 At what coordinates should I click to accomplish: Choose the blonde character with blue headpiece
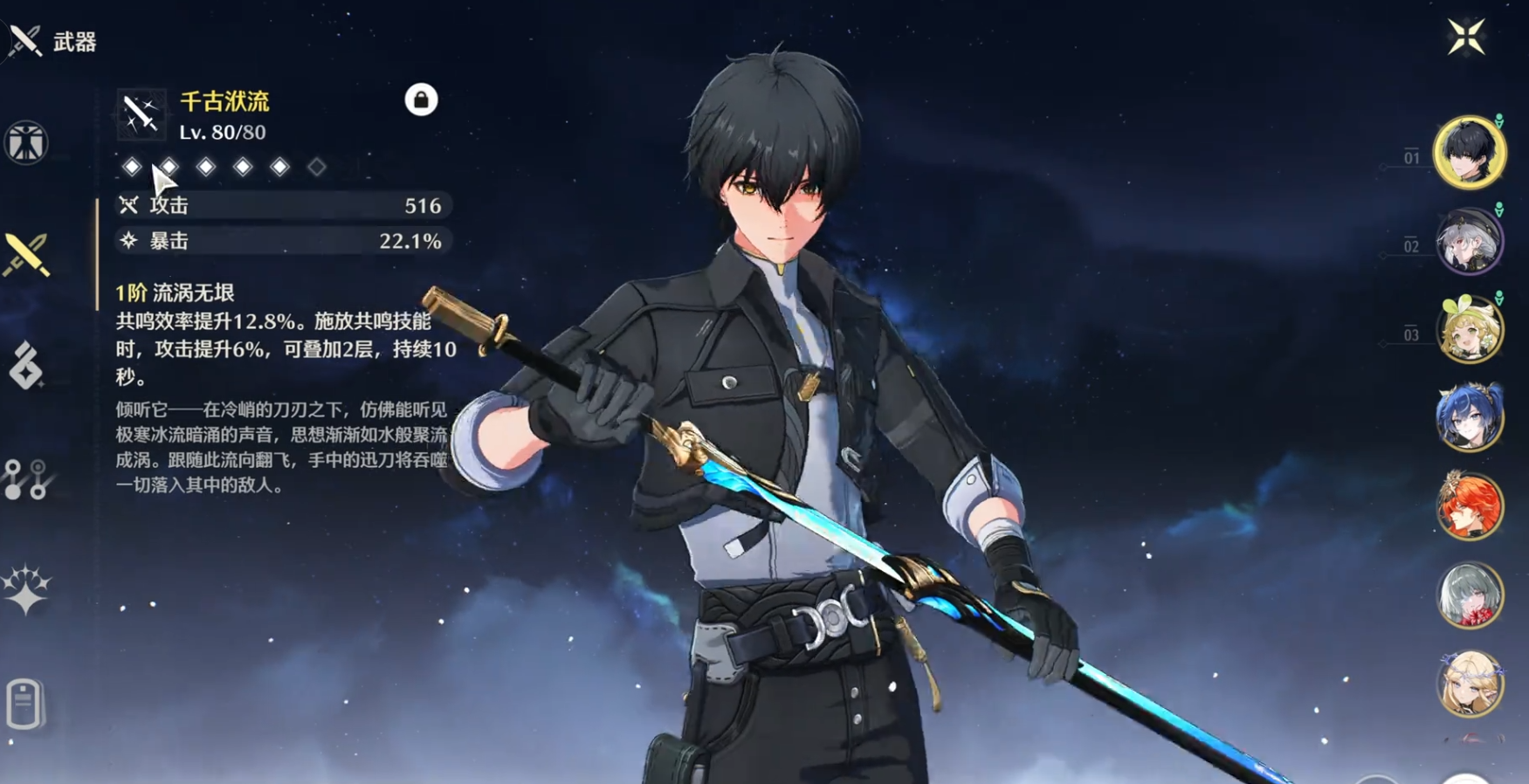tap(1470, 684)
